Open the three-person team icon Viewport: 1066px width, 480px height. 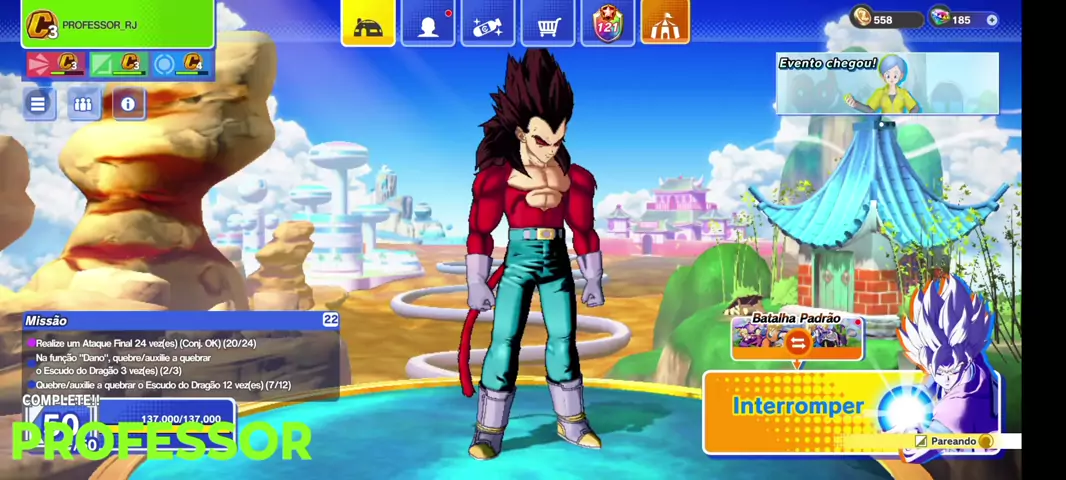(x=84, y=103)
